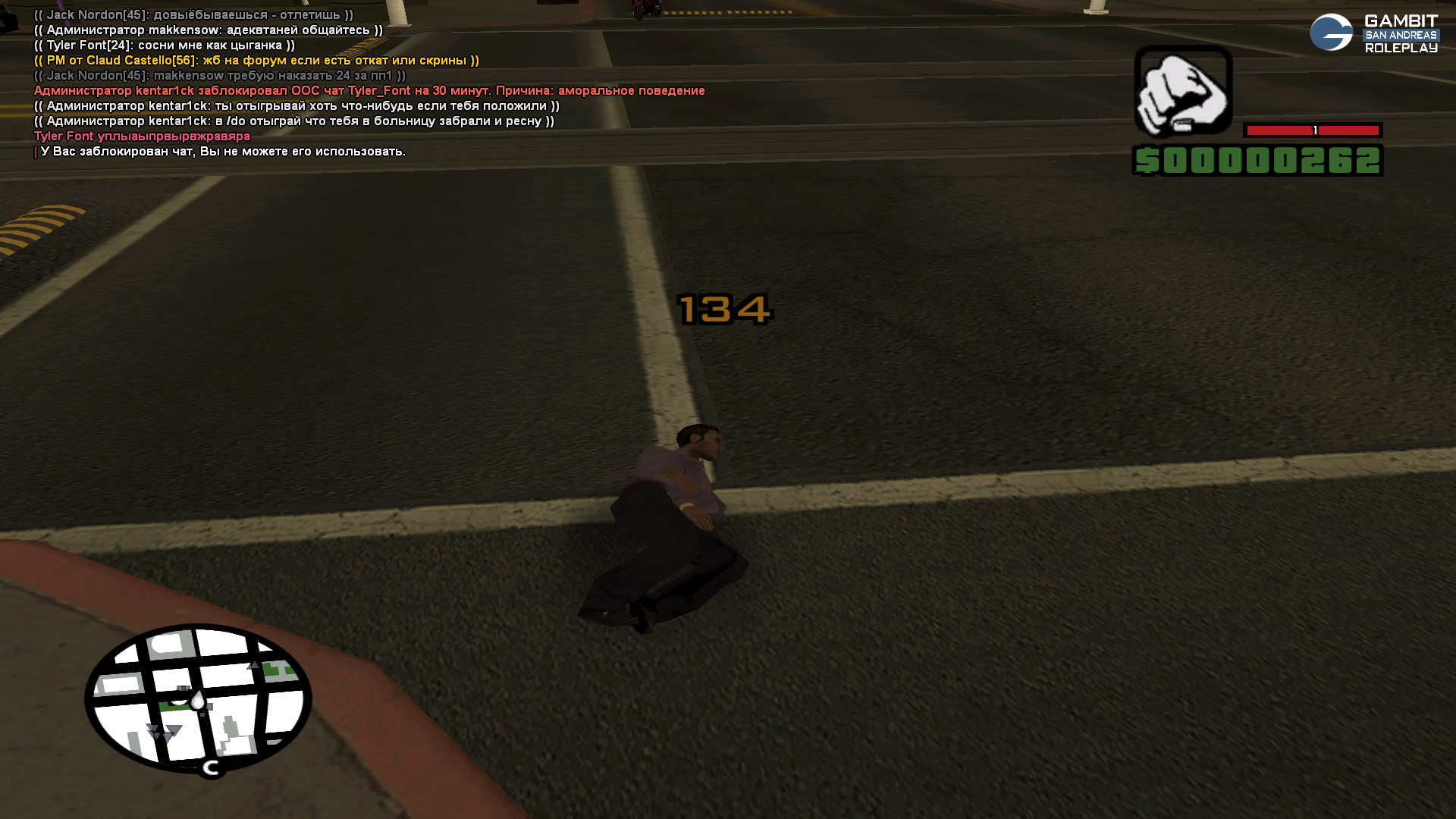This screenshot has height=819, width=1456.
Task: Open the circular radar minimap
Action: 198,698
